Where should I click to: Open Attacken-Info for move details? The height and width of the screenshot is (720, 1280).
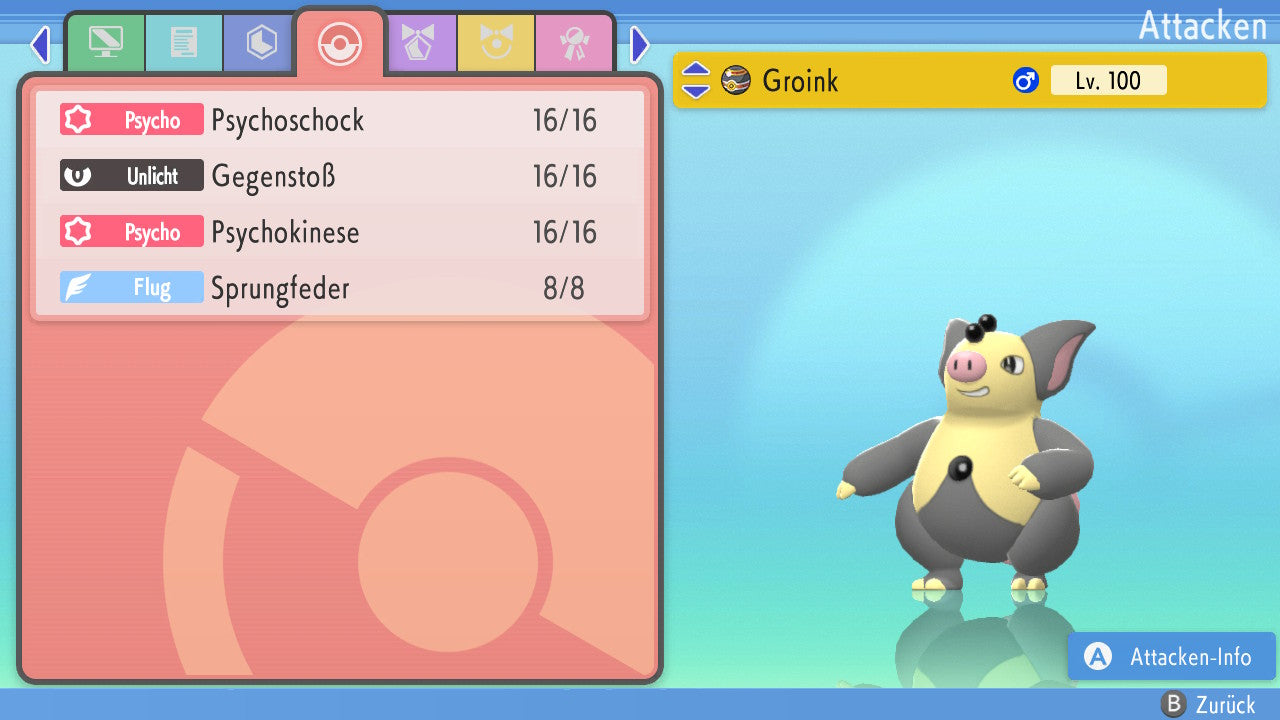[1172, 657]
